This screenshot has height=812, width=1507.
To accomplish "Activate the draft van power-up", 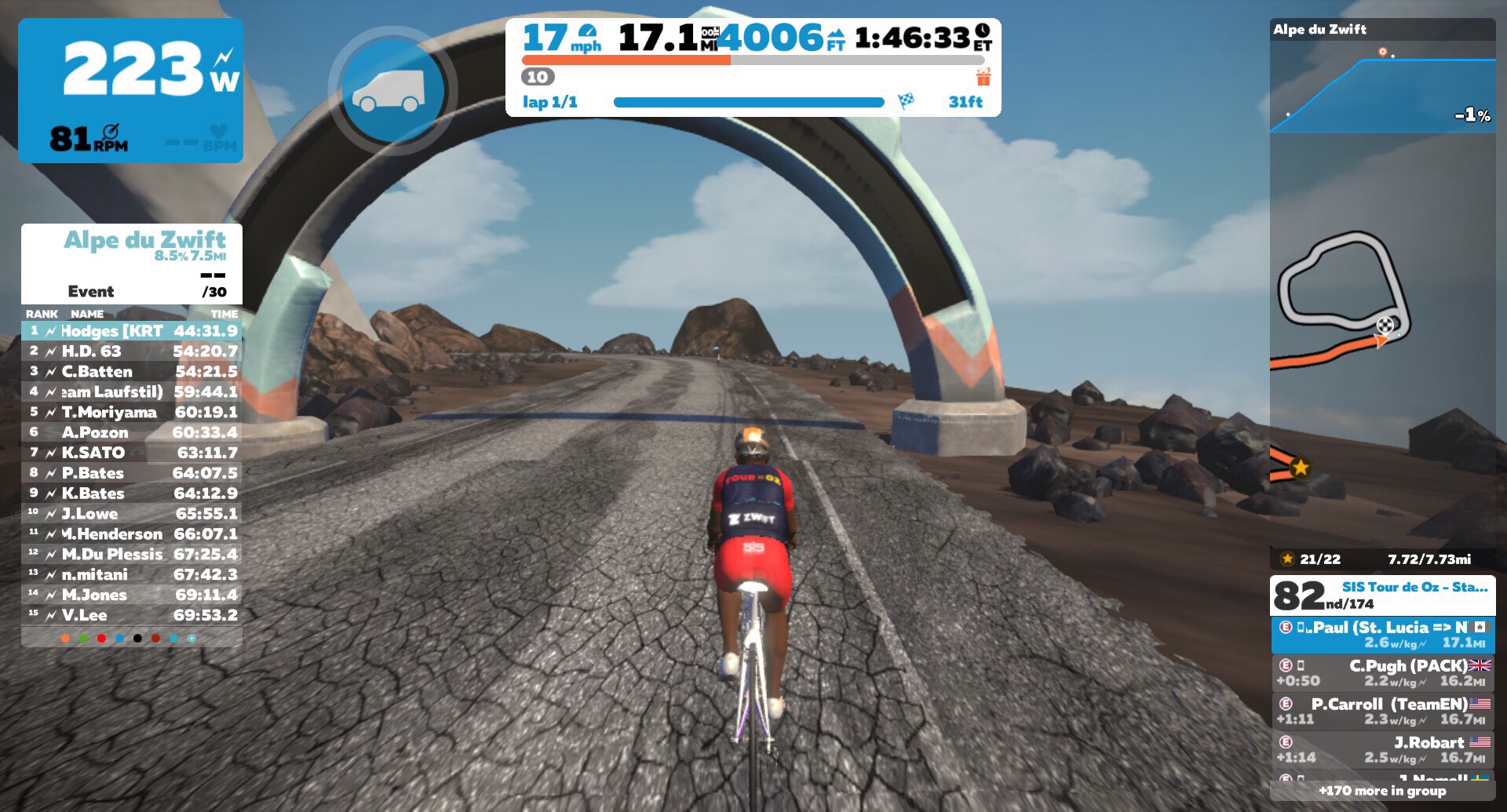I will click(x=392, y=91).
